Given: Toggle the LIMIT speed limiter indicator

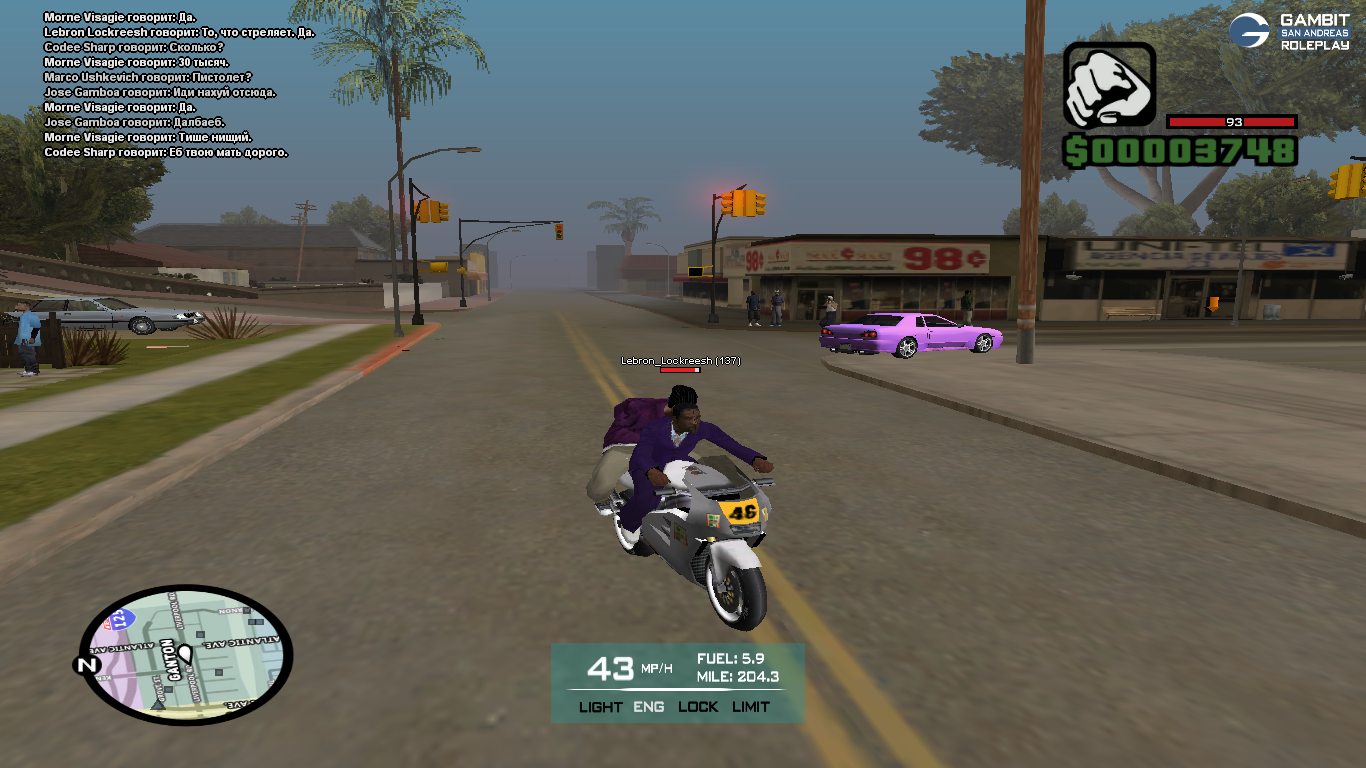Looking at the screenshot, I should pos(751,707).
